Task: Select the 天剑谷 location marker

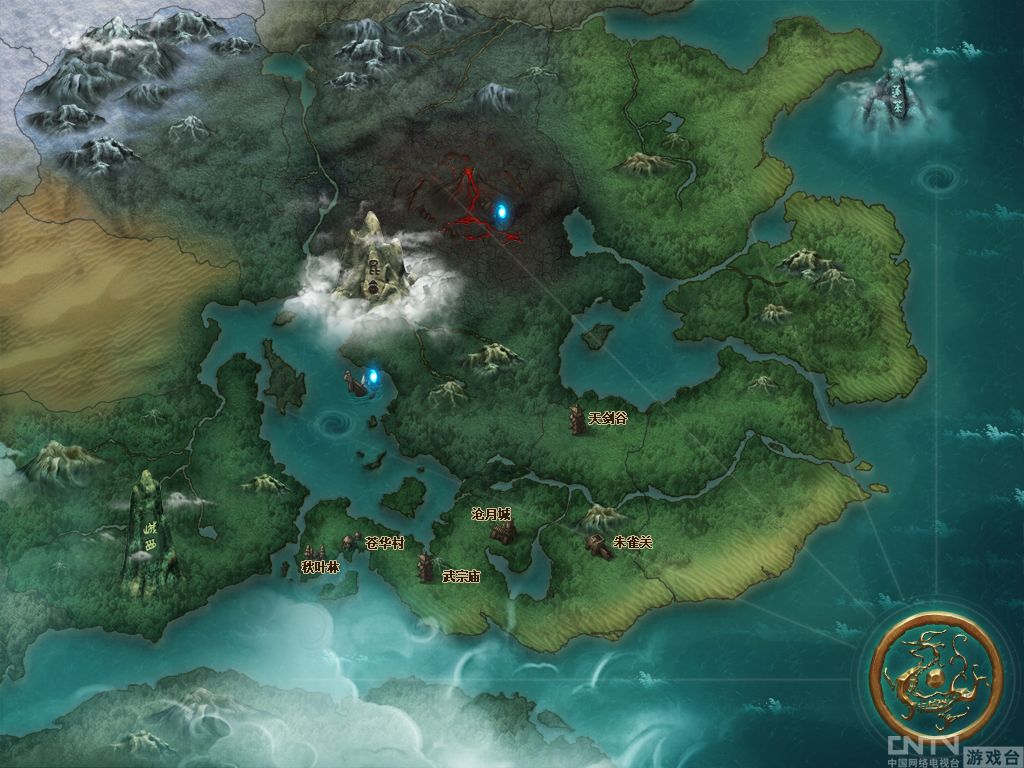Action: 577,420
